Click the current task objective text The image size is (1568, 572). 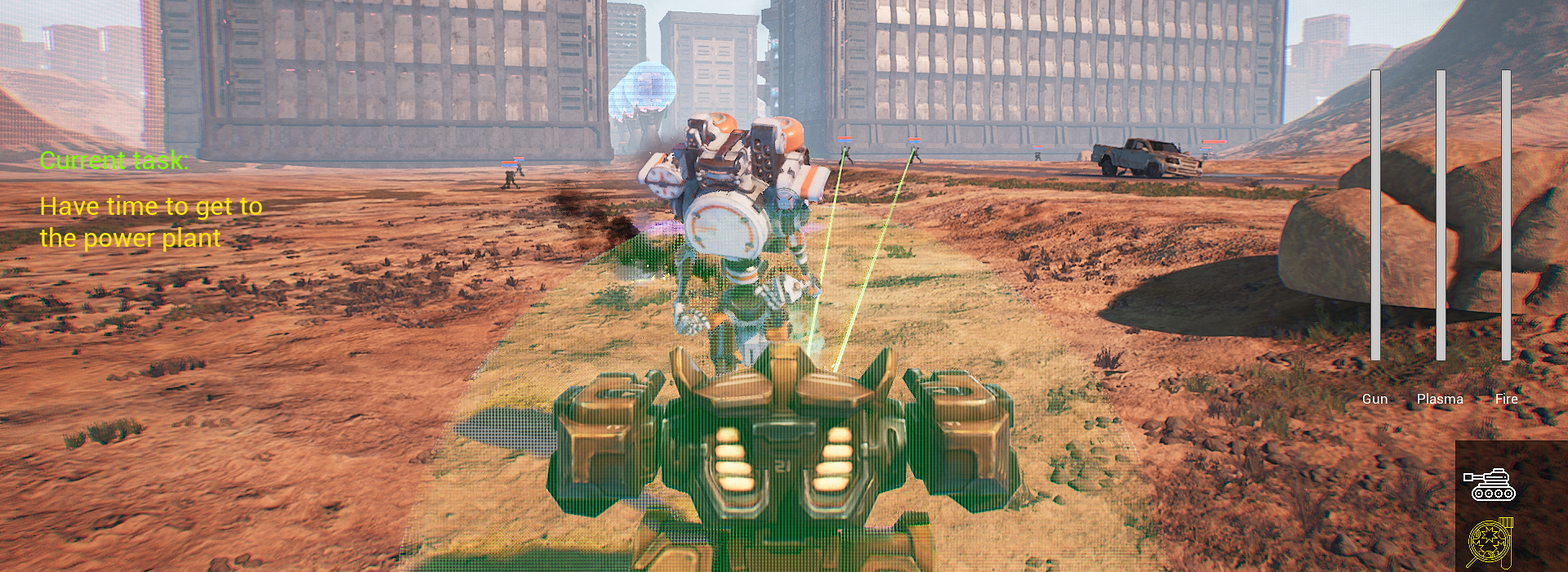(x=151, y=221)
